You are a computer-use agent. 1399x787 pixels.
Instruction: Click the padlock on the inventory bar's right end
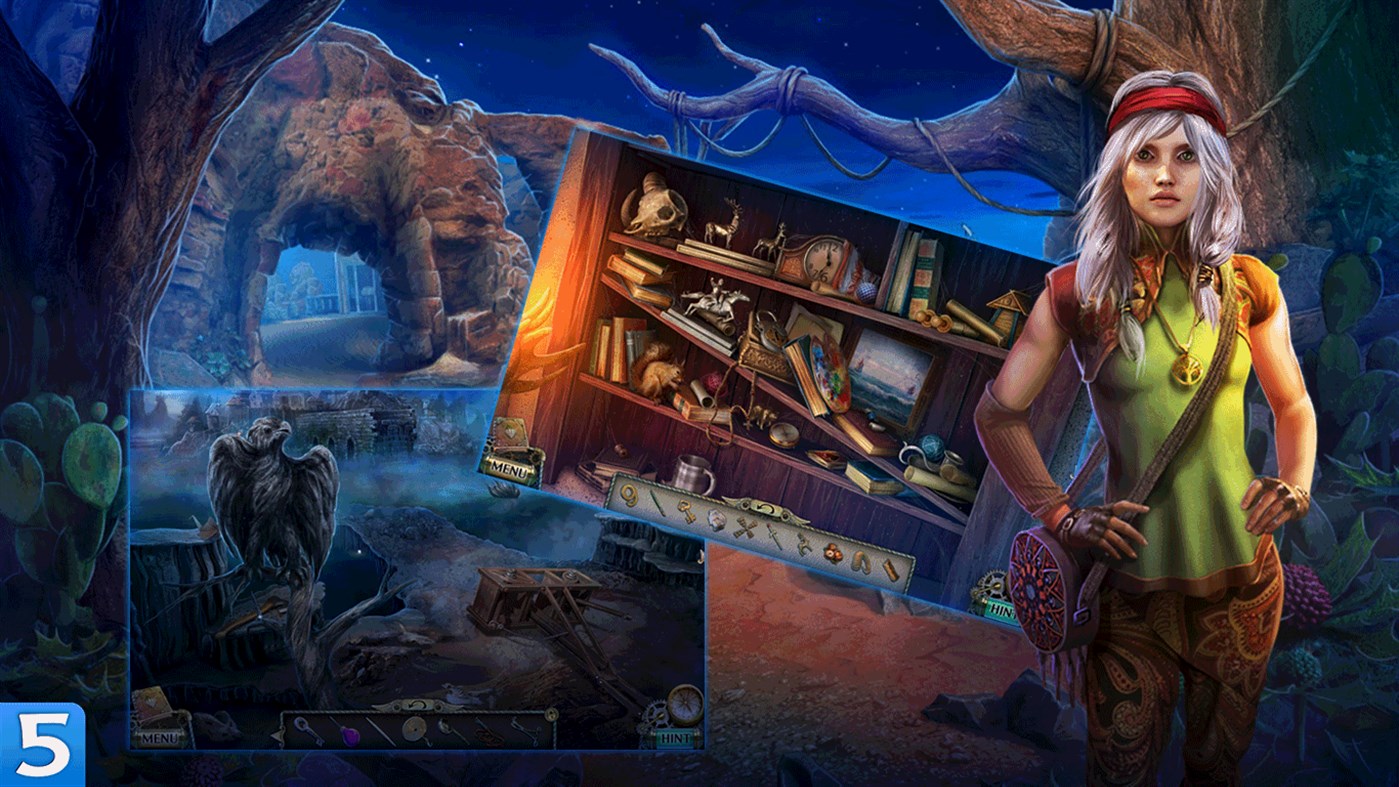coord(550,712)
